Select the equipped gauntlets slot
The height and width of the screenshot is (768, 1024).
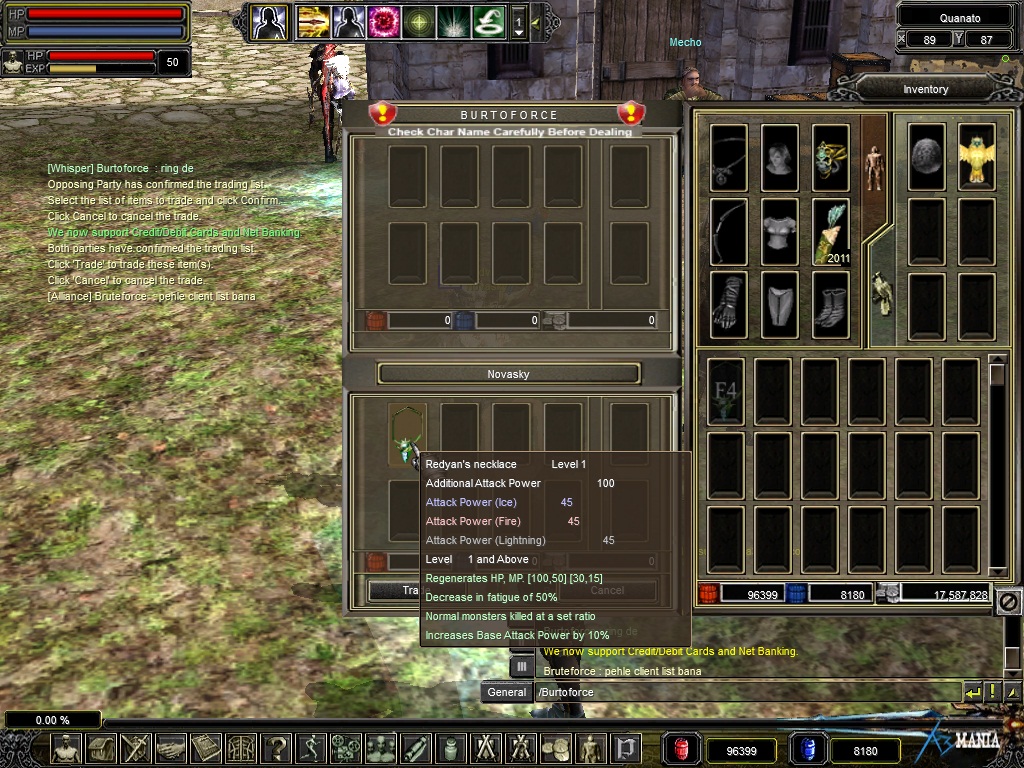tap(729, 305)
